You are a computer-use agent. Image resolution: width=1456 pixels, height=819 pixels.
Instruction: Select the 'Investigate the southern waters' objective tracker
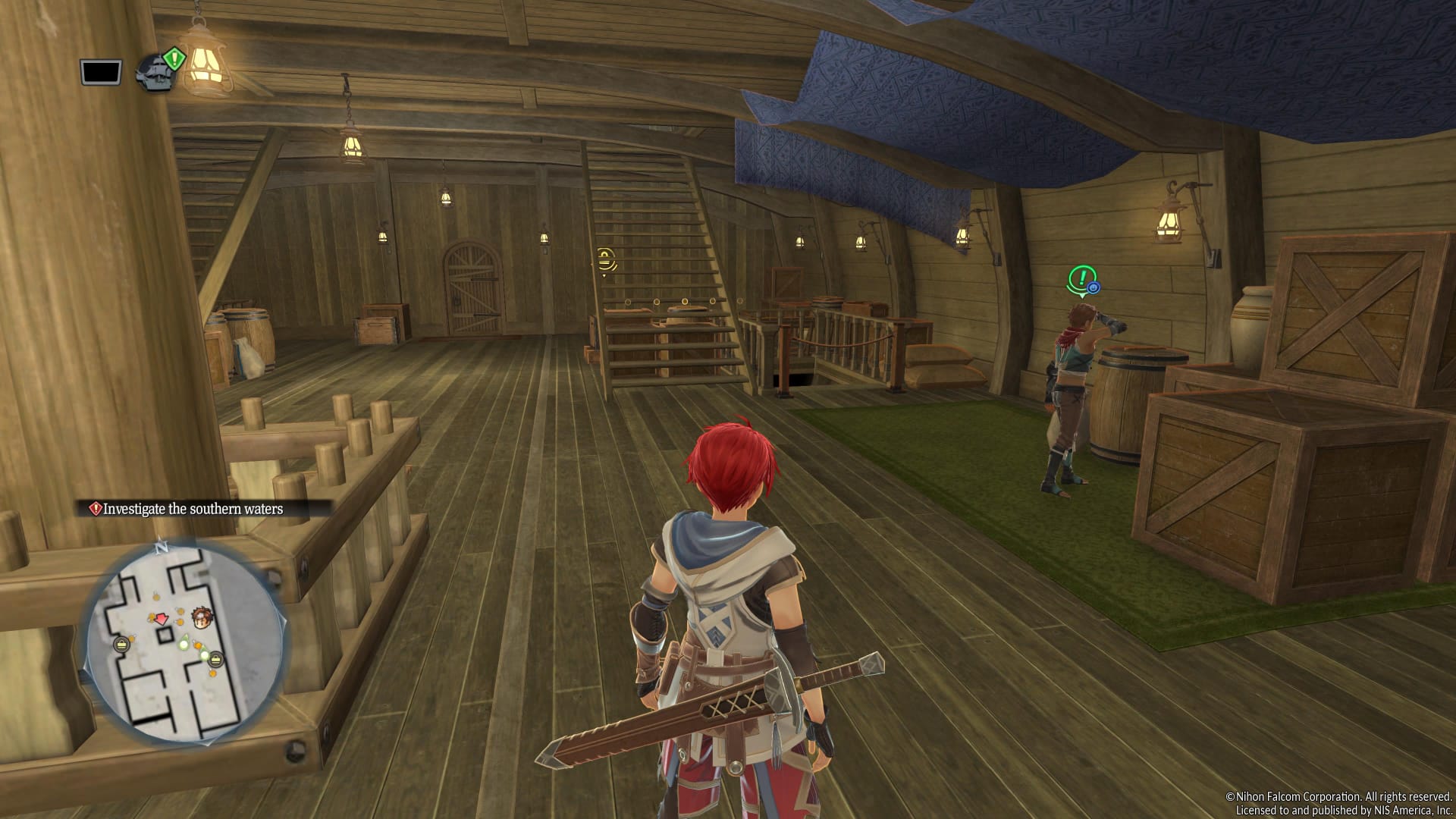[192, 509]
